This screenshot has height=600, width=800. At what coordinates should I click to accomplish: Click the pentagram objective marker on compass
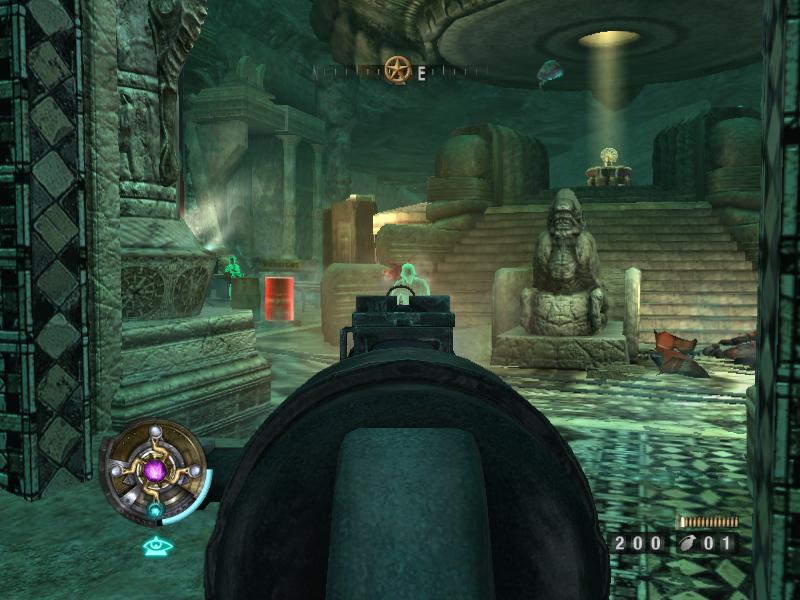(x=398, y=70)
